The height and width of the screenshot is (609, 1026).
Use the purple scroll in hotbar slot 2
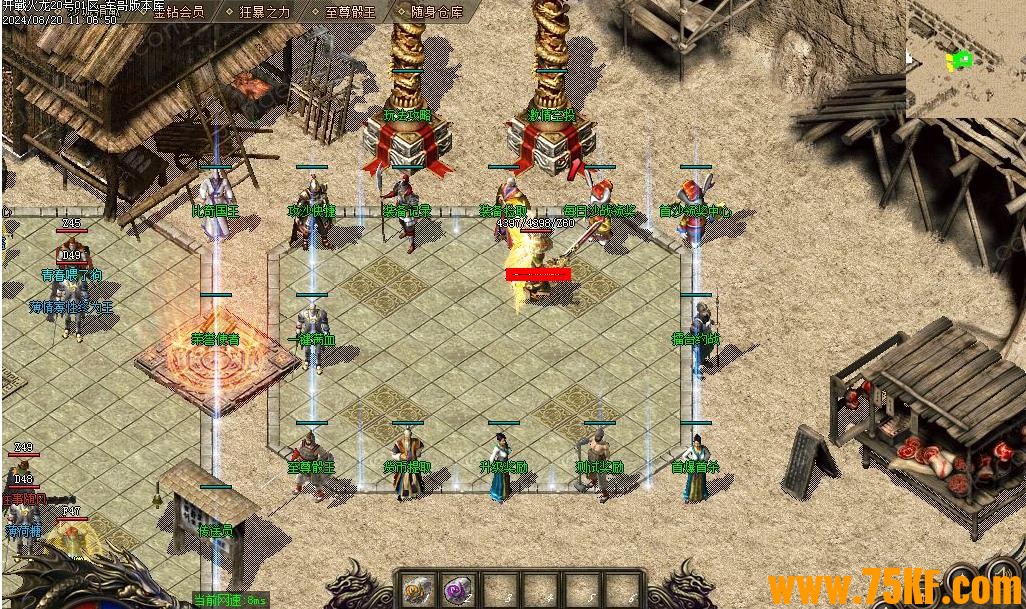(x=458, y=590)
